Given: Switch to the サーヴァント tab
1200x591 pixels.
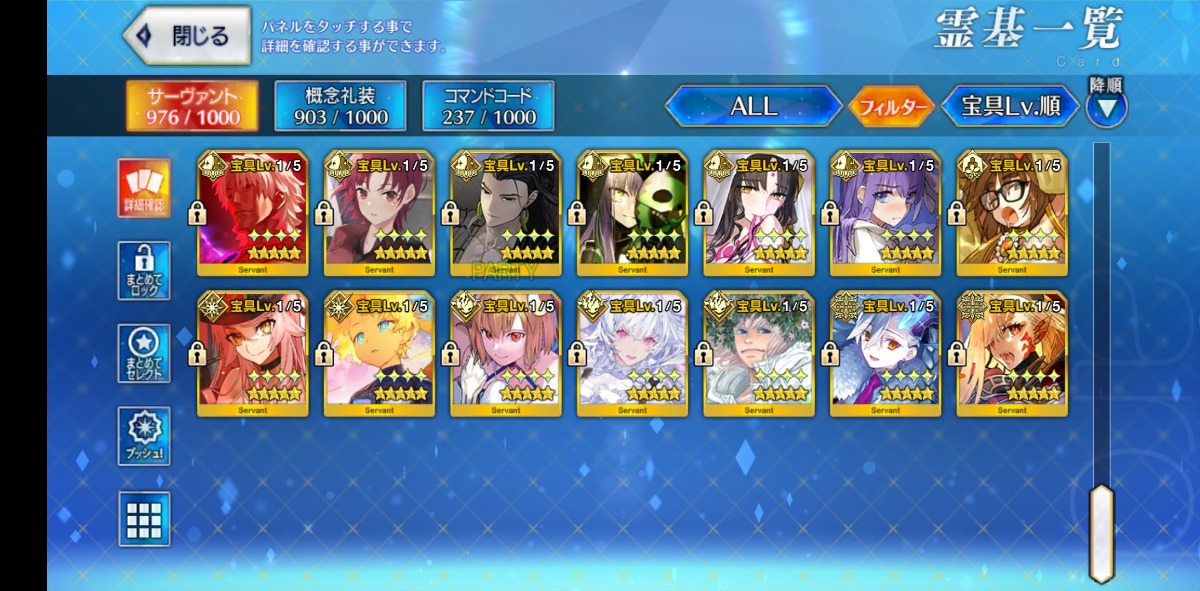Looking at the screenshot, I should 193,106.
